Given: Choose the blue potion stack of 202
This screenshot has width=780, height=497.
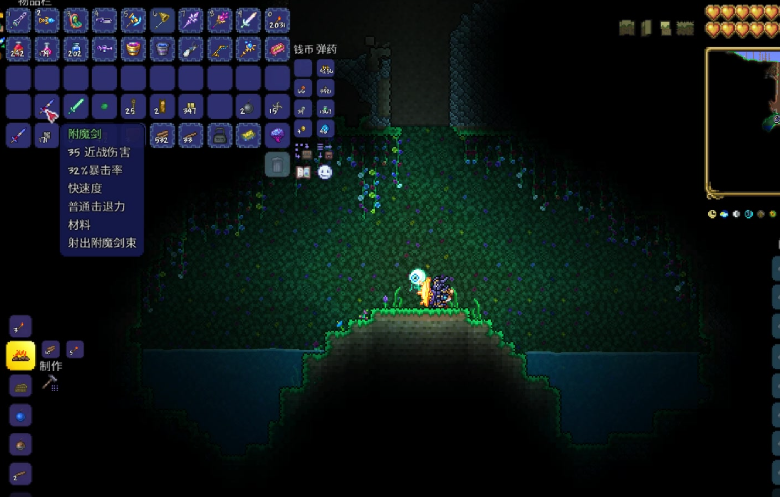Looking at the screenshot, I should (x=76, y=49).
